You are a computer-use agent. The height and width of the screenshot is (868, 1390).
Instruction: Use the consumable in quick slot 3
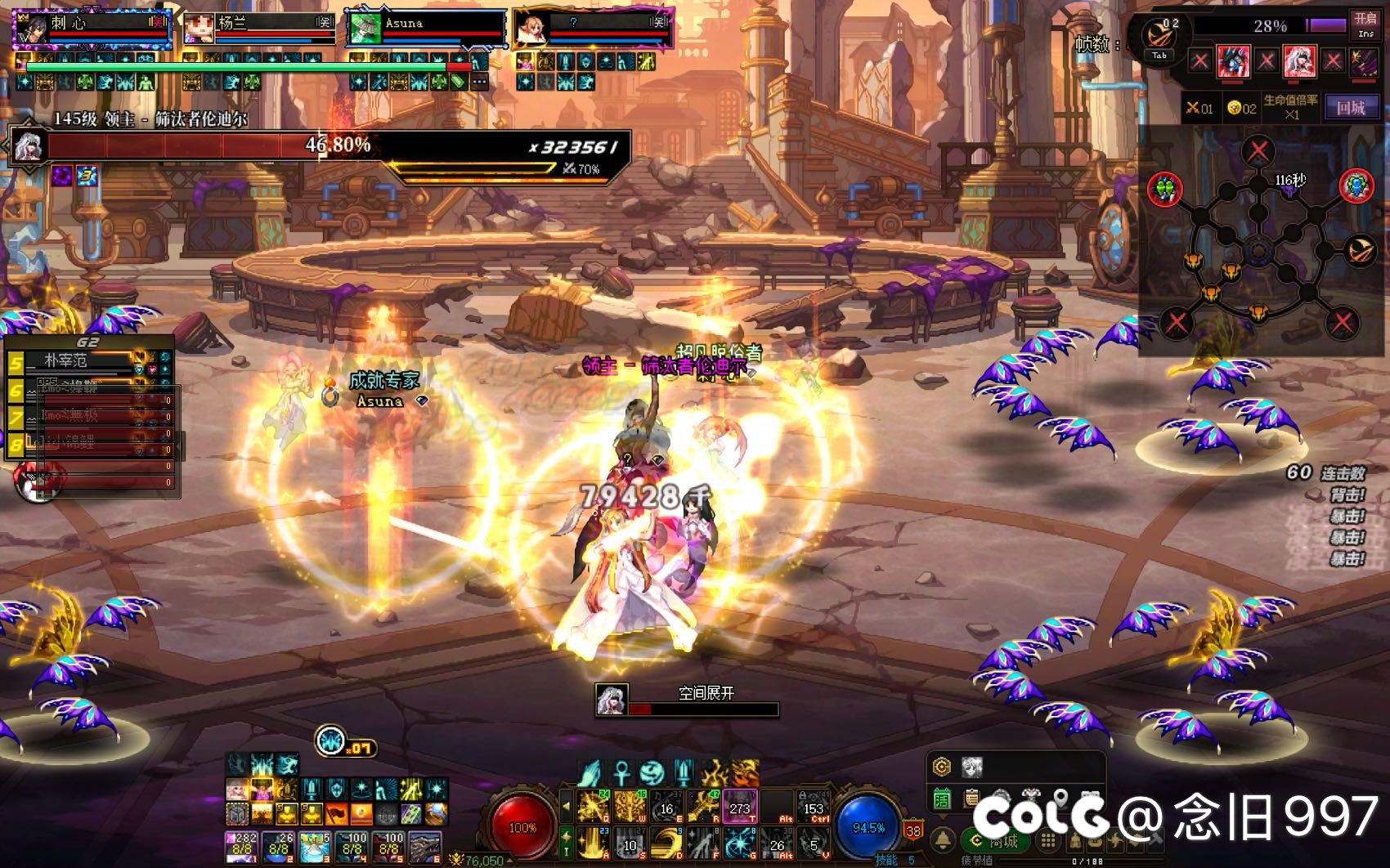(315, 848)
